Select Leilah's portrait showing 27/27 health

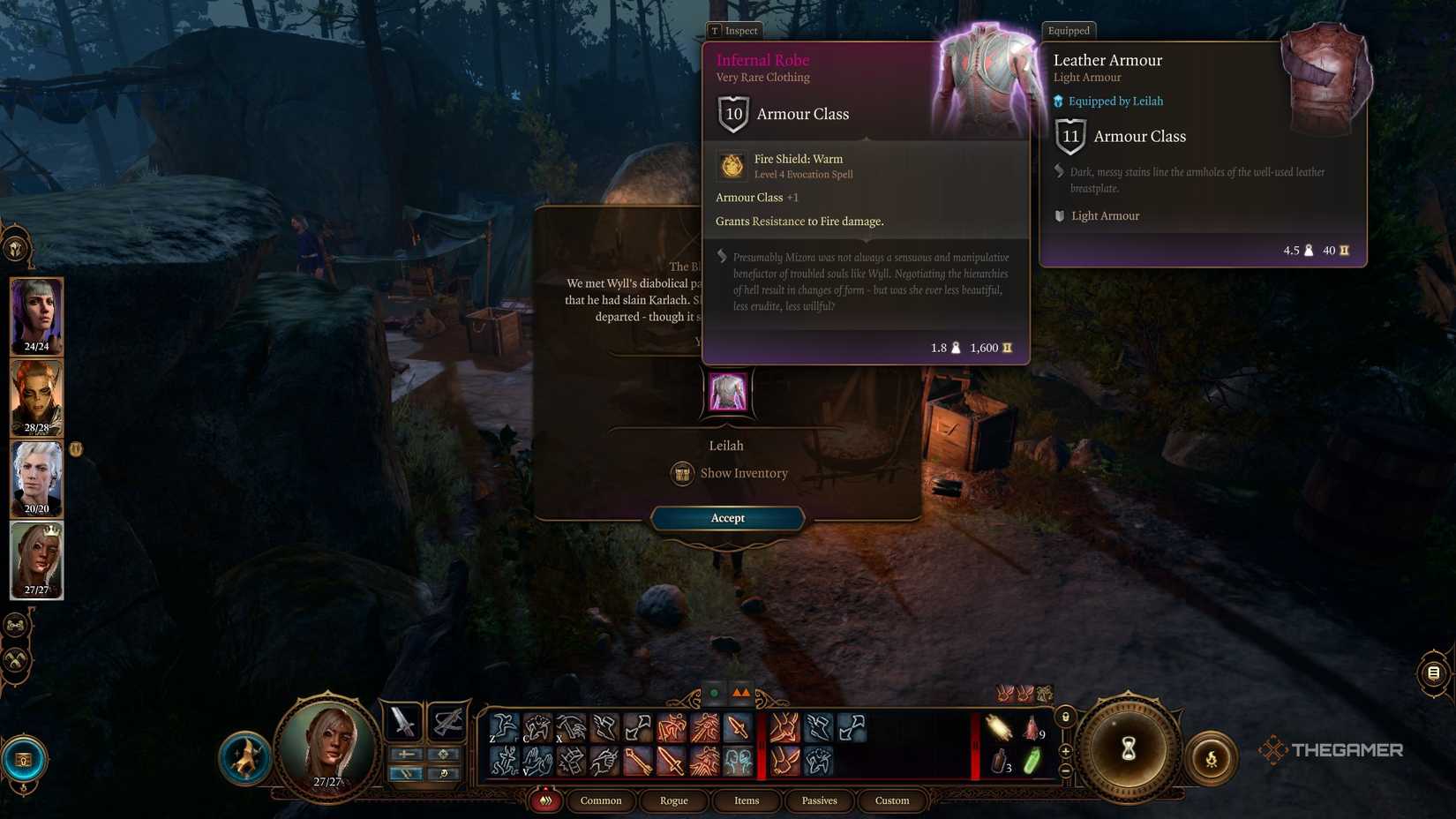tap(36, 559)
